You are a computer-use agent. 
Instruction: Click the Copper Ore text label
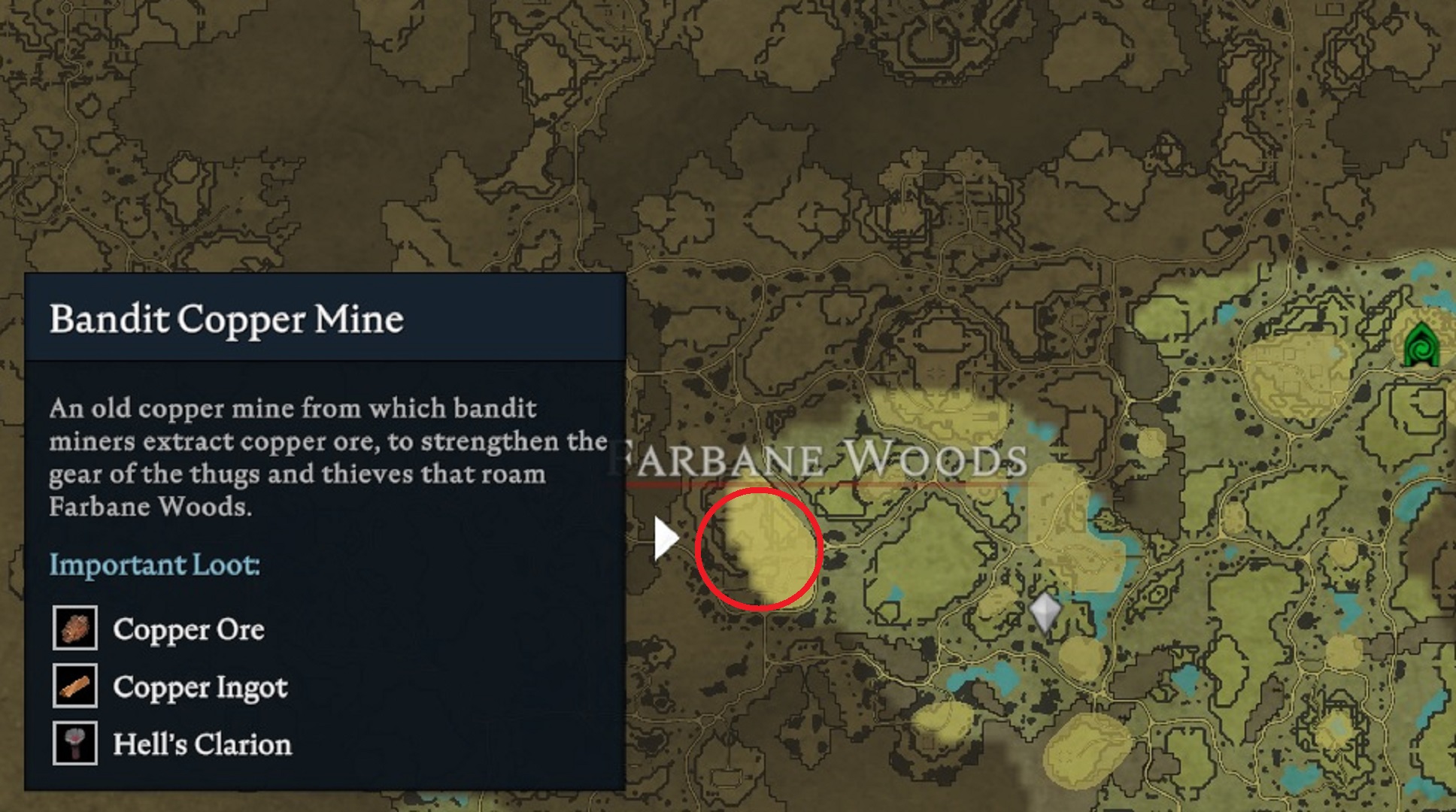click(x=188, y=630)
